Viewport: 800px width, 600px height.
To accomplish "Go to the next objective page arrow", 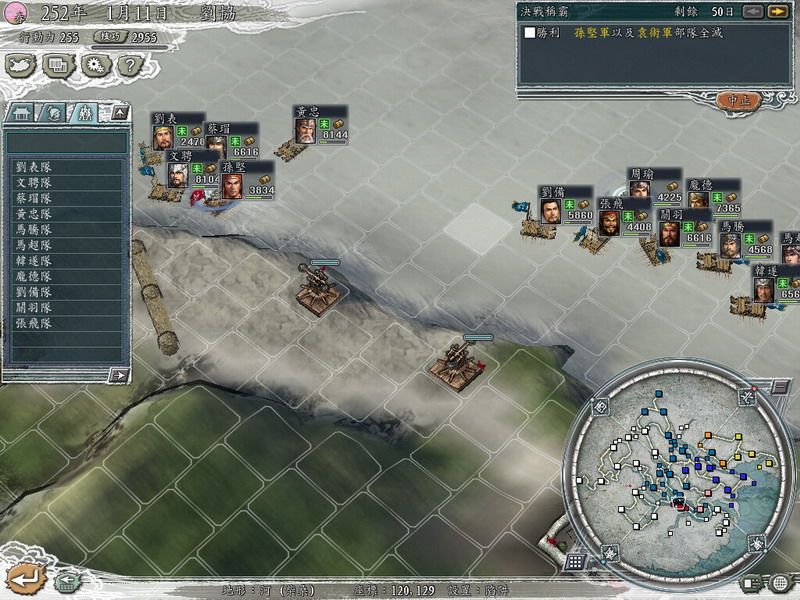I will (x=778, y=11).
